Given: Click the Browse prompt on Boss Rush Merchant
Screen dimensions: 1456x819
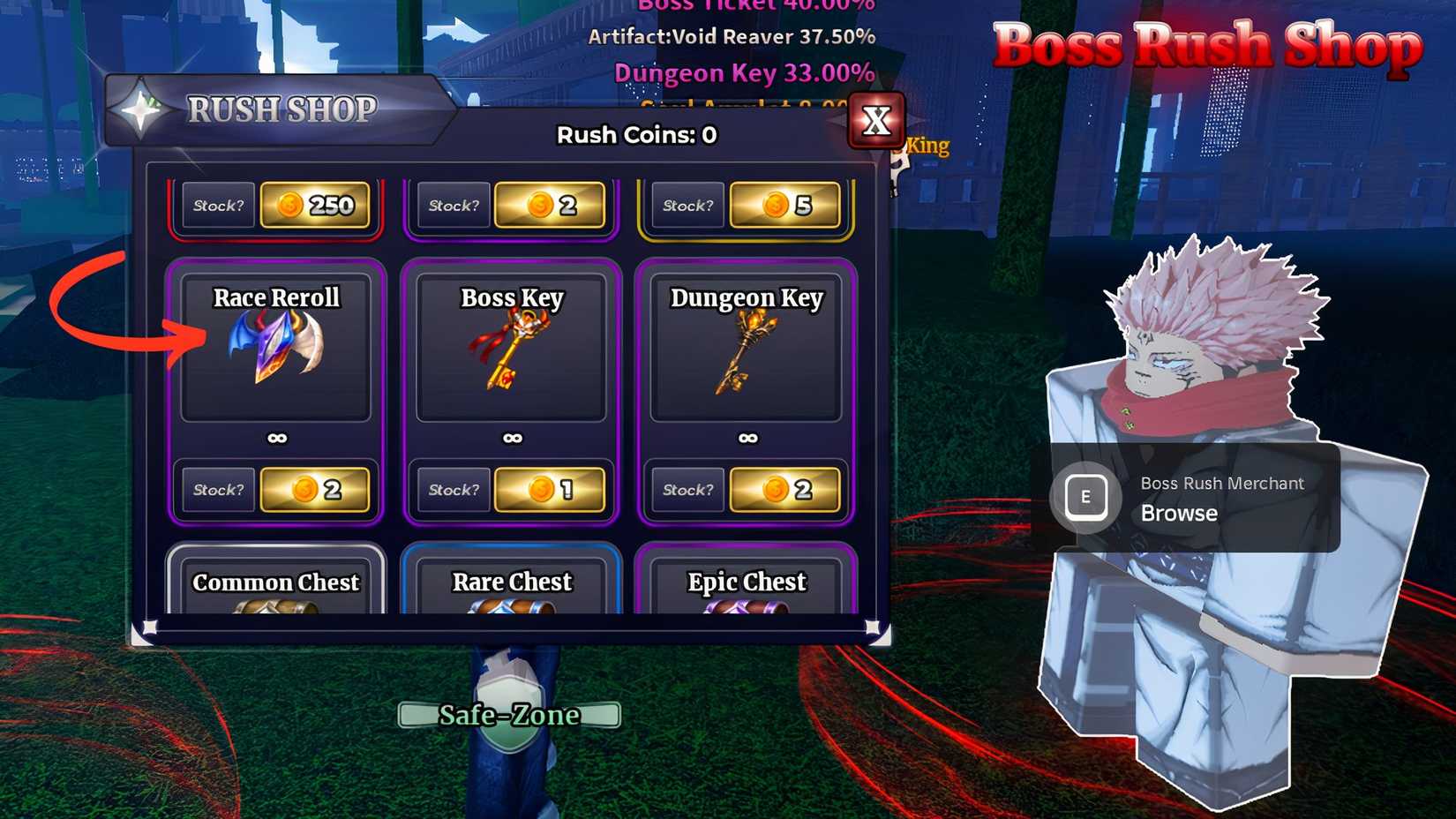Looking at the screenshot, I should click(x=1177, y=513).
